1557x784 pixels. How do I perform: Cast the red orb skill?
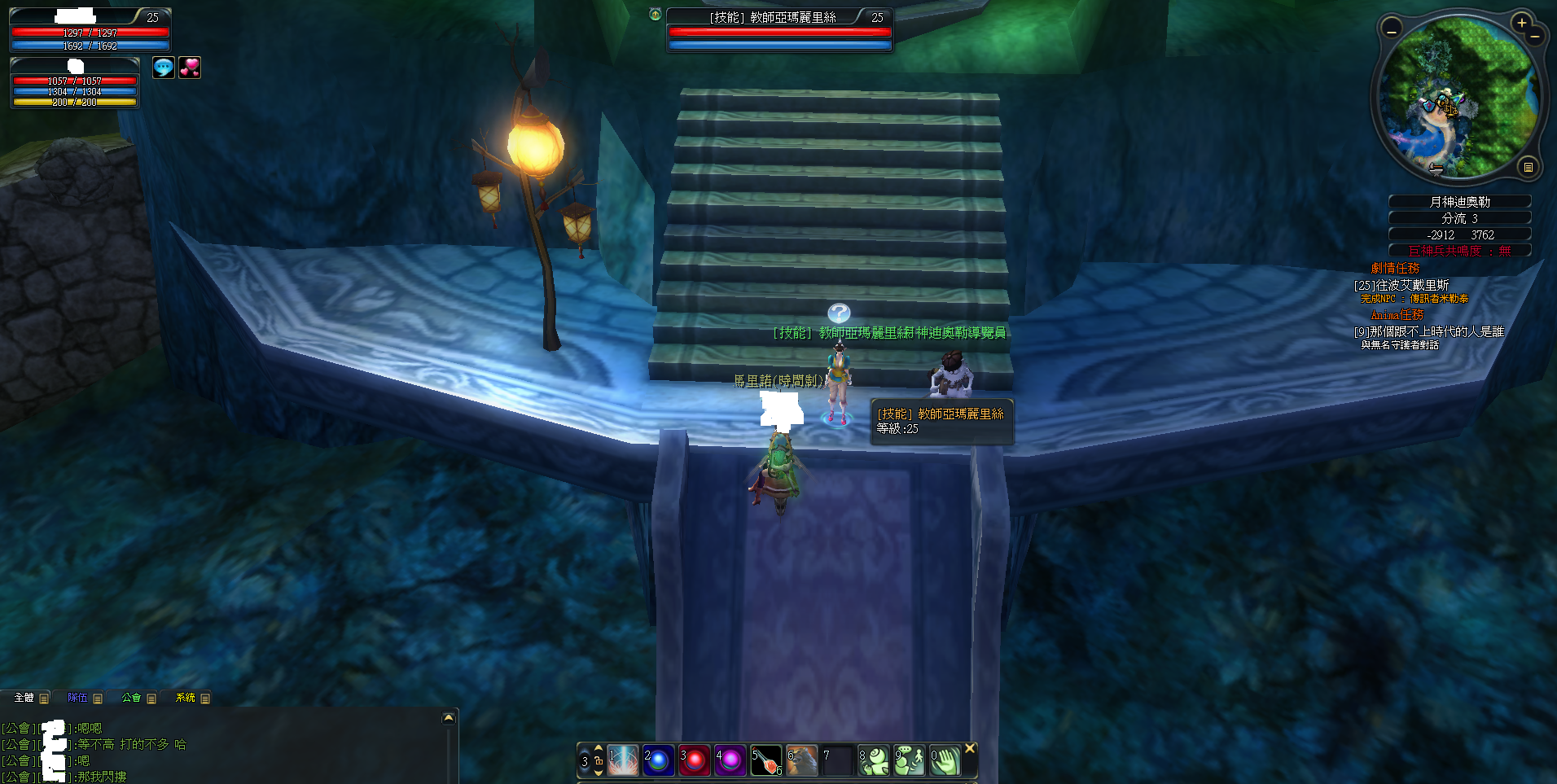[x=695, y=760]
